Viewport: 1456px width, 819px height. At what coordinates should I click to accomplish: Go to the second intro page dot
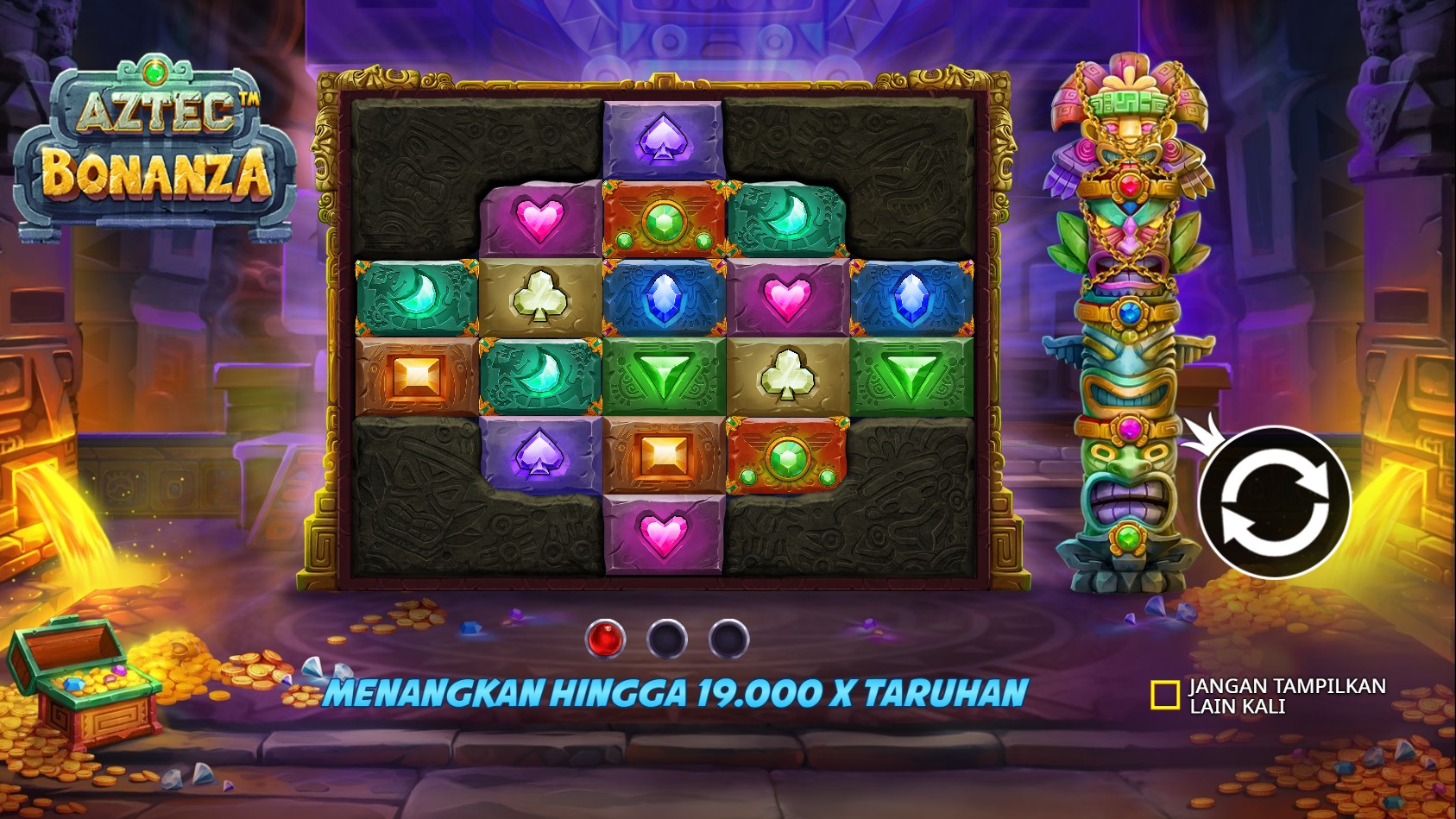coord(667,639)
